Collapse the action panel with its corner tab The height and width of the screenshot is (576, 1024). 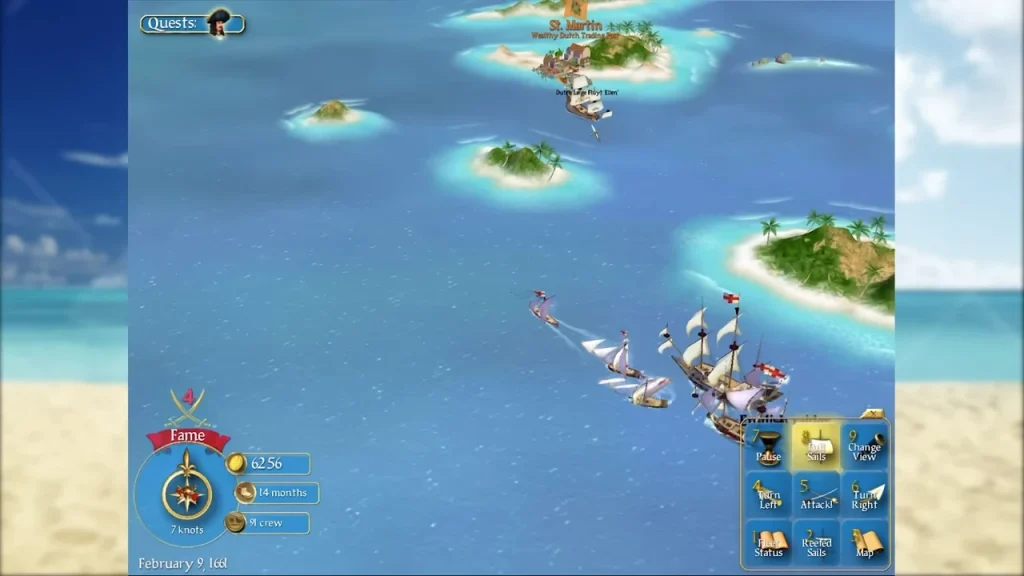873,413
